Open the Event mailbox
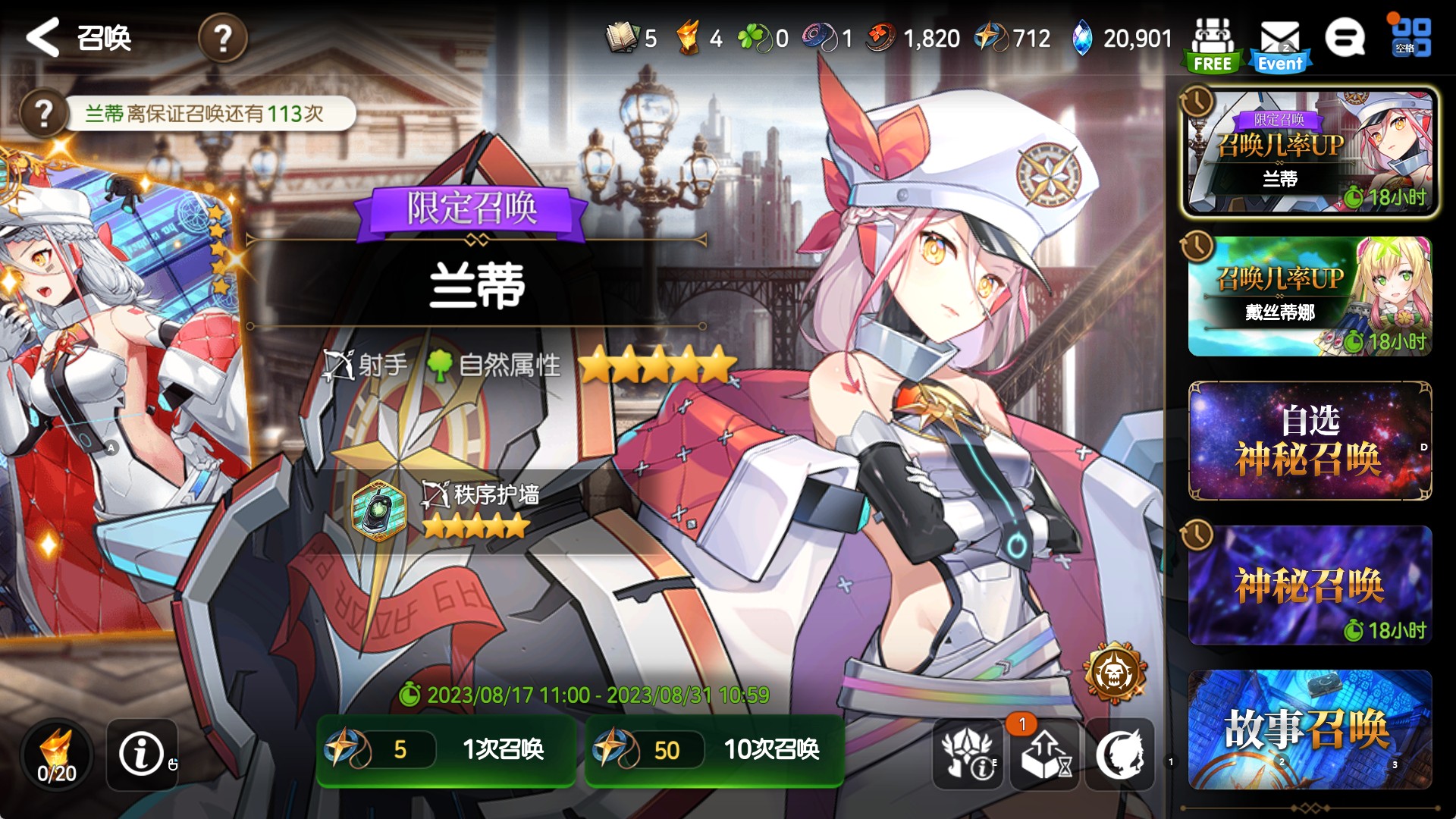The image size is (1456, 819). click(x=1280, y=44)
